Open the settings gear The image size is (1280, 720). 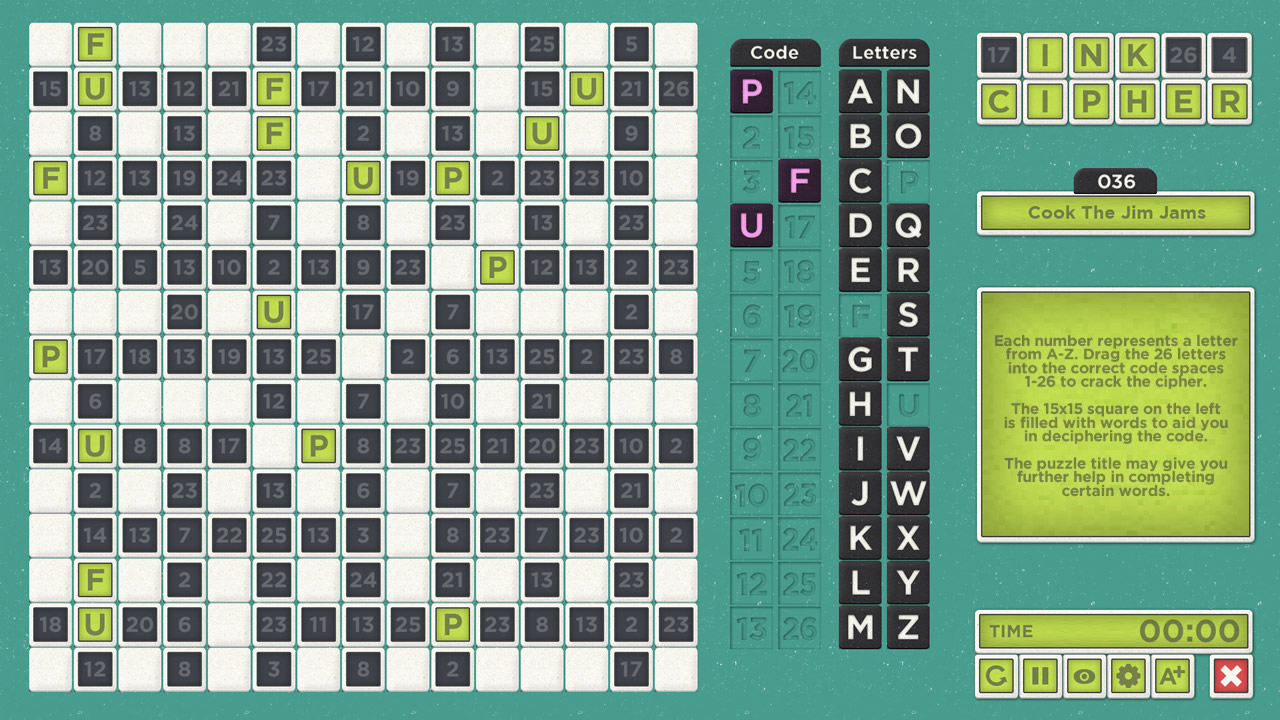pos(1129,676)
